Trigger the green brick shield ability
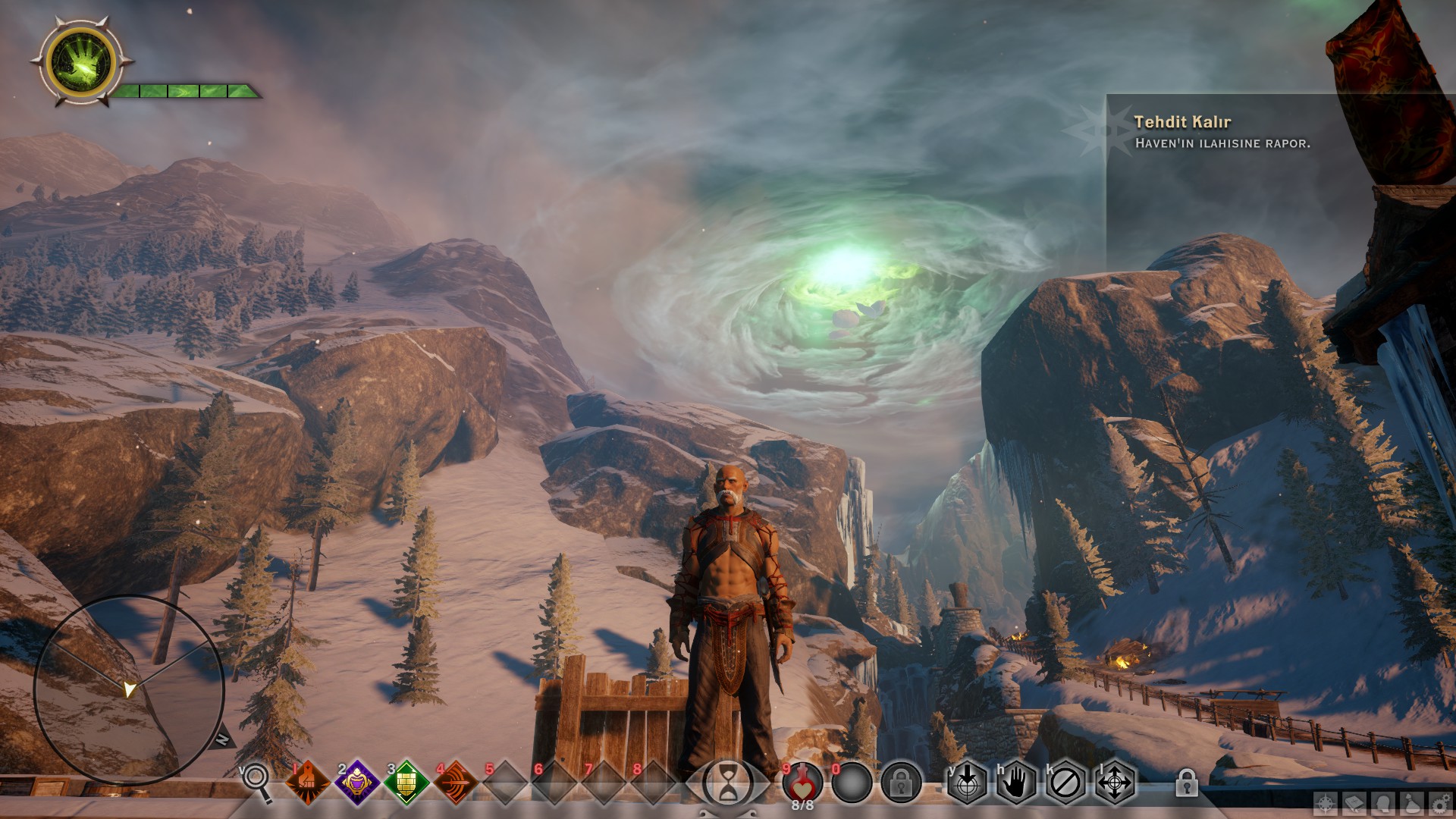Image resolution: width=1456 pixels, height=819 pixels. 406,782
